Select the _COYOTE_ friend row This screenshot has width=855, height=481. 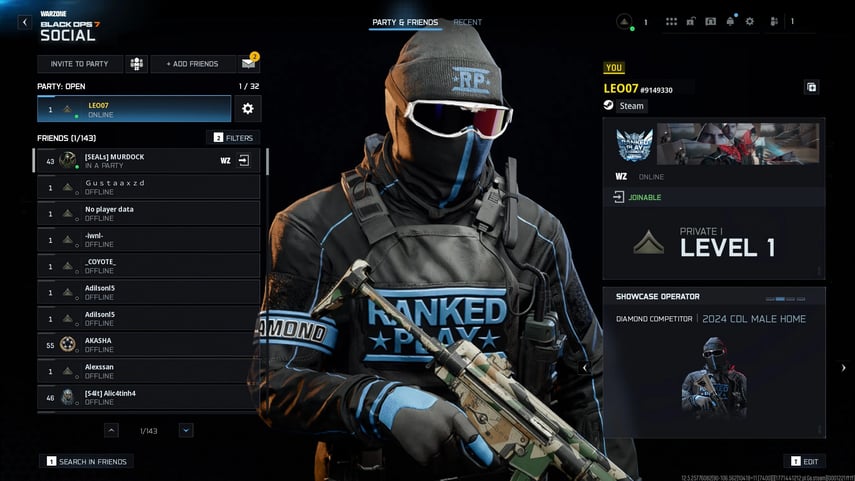coord(146,265)
